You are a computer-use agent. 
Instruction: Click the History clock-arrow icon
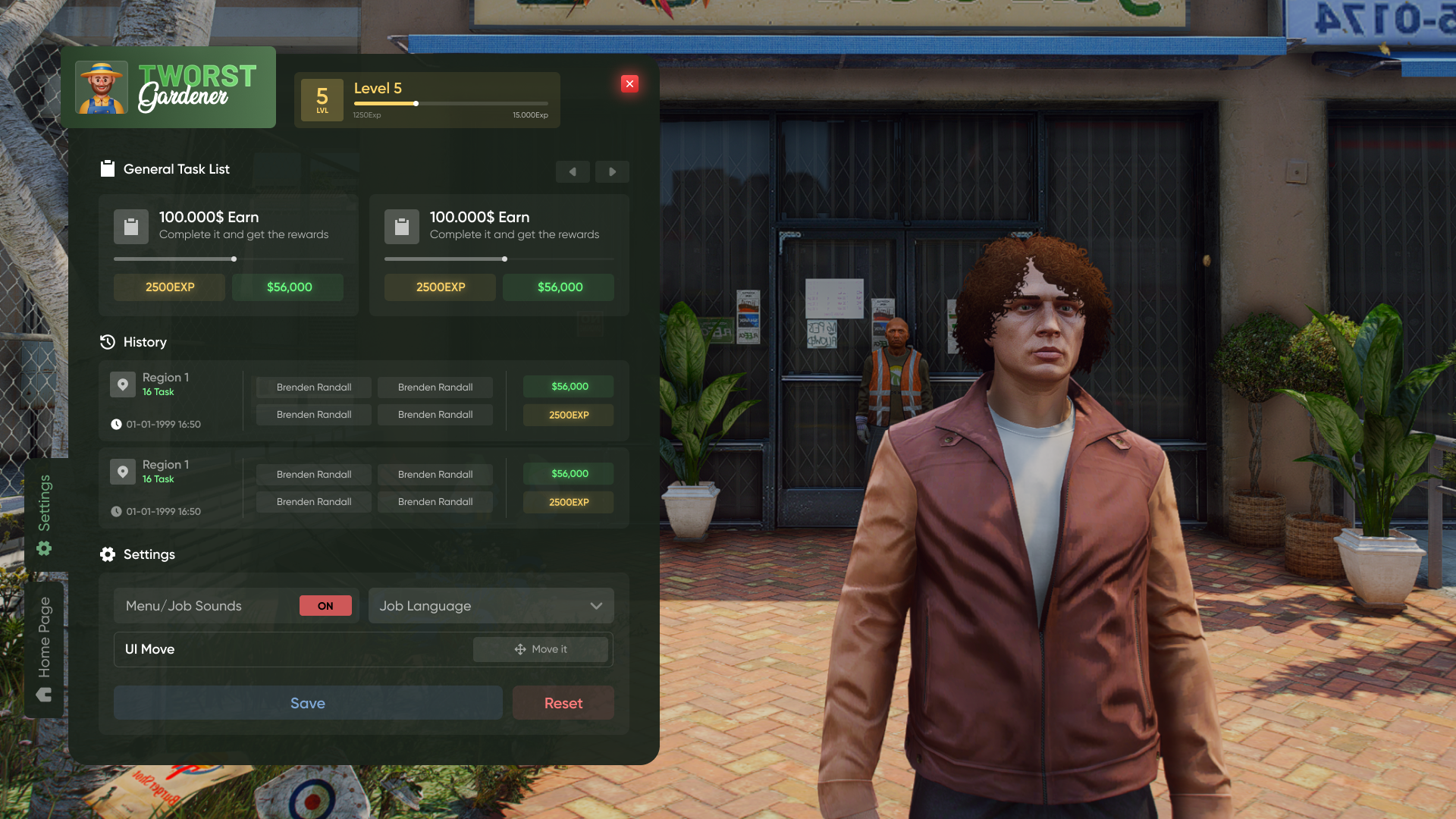pyautogui.click(x=108, y=342)
